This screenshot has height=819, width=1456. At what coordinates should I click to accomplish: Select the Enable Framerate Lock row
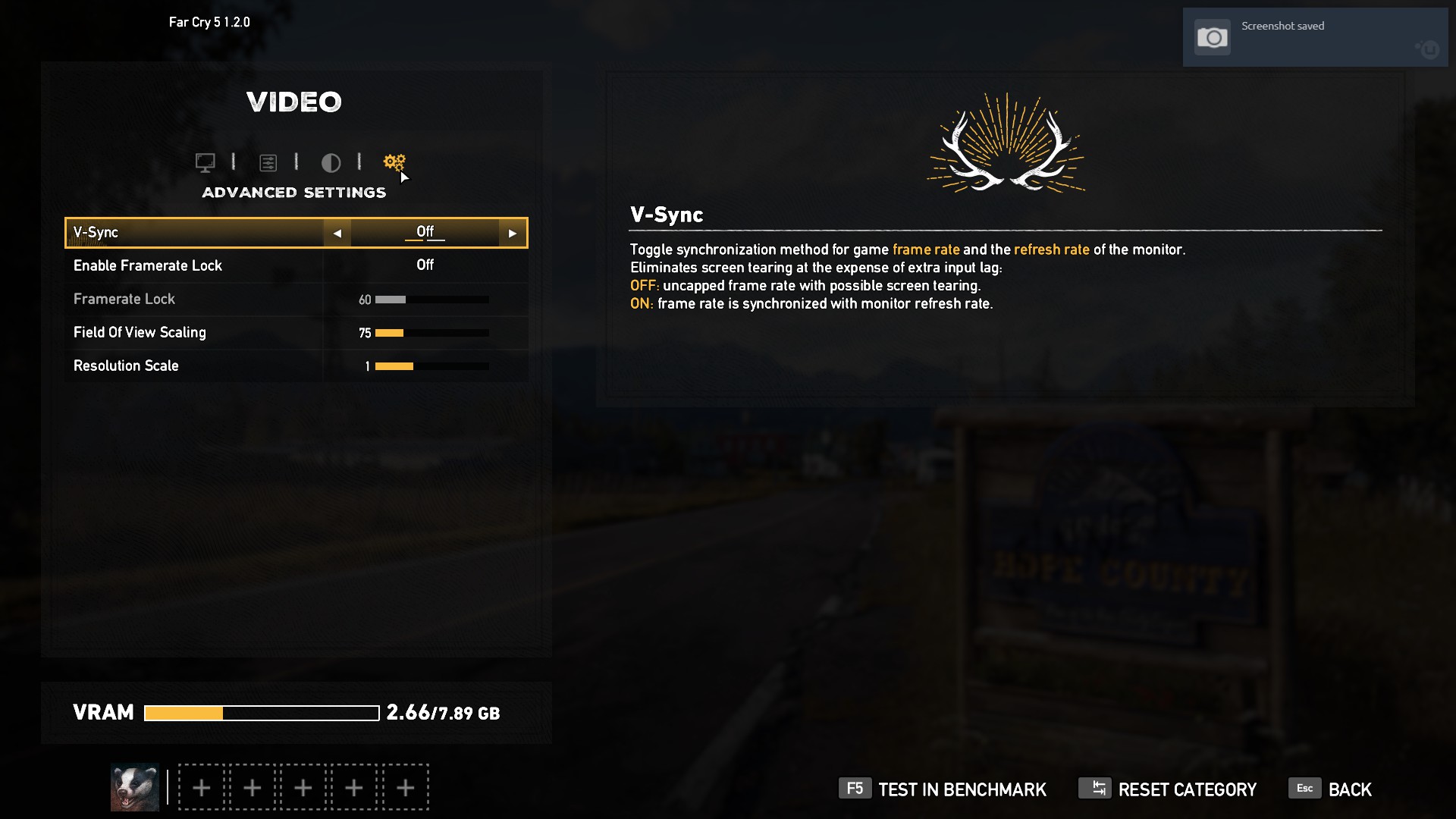pyautogui.click(x=296, y=265)
